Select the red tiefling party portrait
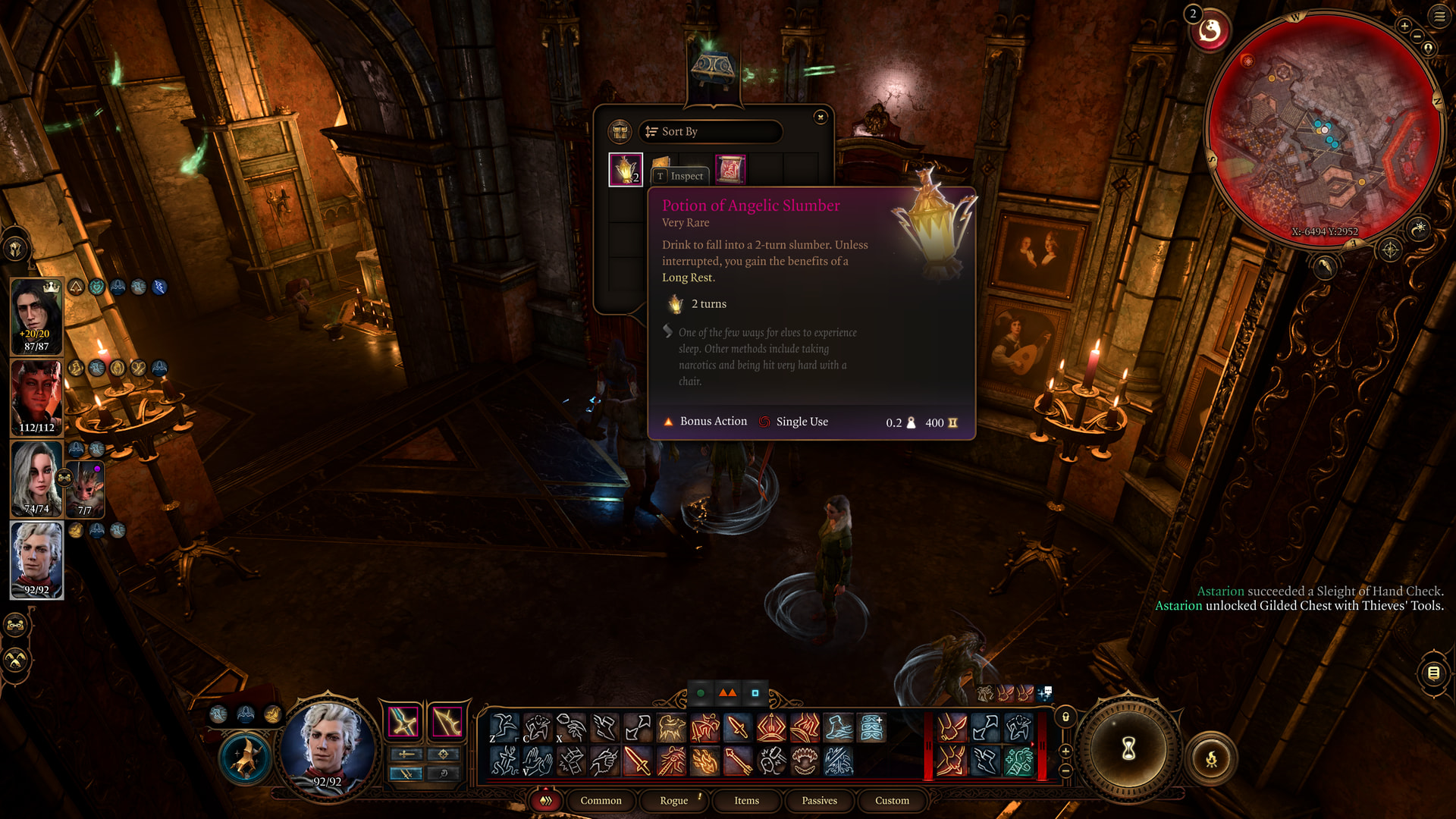The width and height of the screenshot is (1456, 819). click(36, 397)
